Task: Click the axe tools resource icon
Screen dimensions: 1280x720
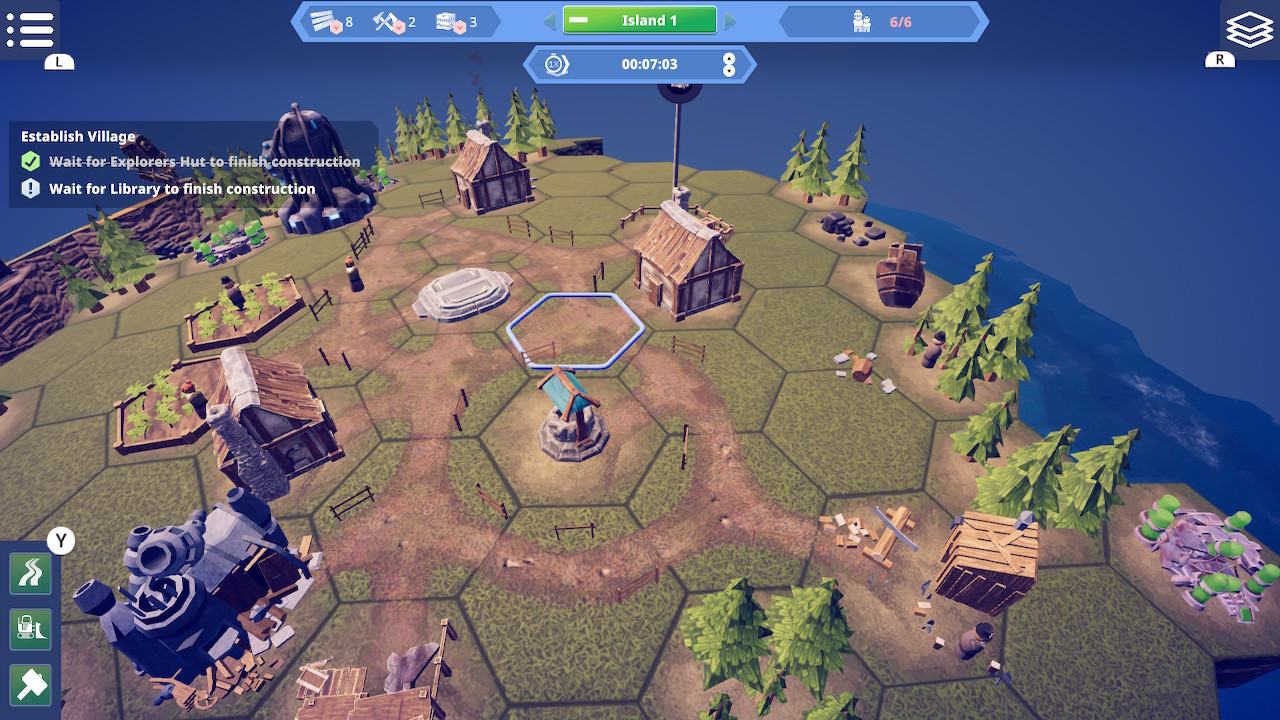Action: click(388, 21)
